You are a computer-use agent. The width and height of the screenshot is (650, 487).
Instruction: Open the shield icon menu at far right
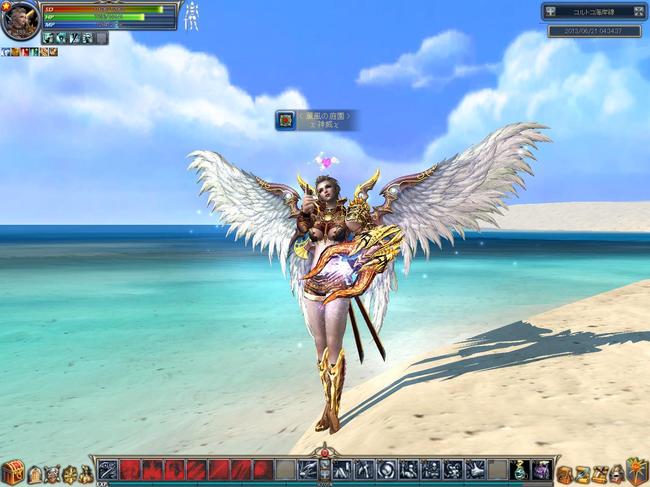(637, 471)
